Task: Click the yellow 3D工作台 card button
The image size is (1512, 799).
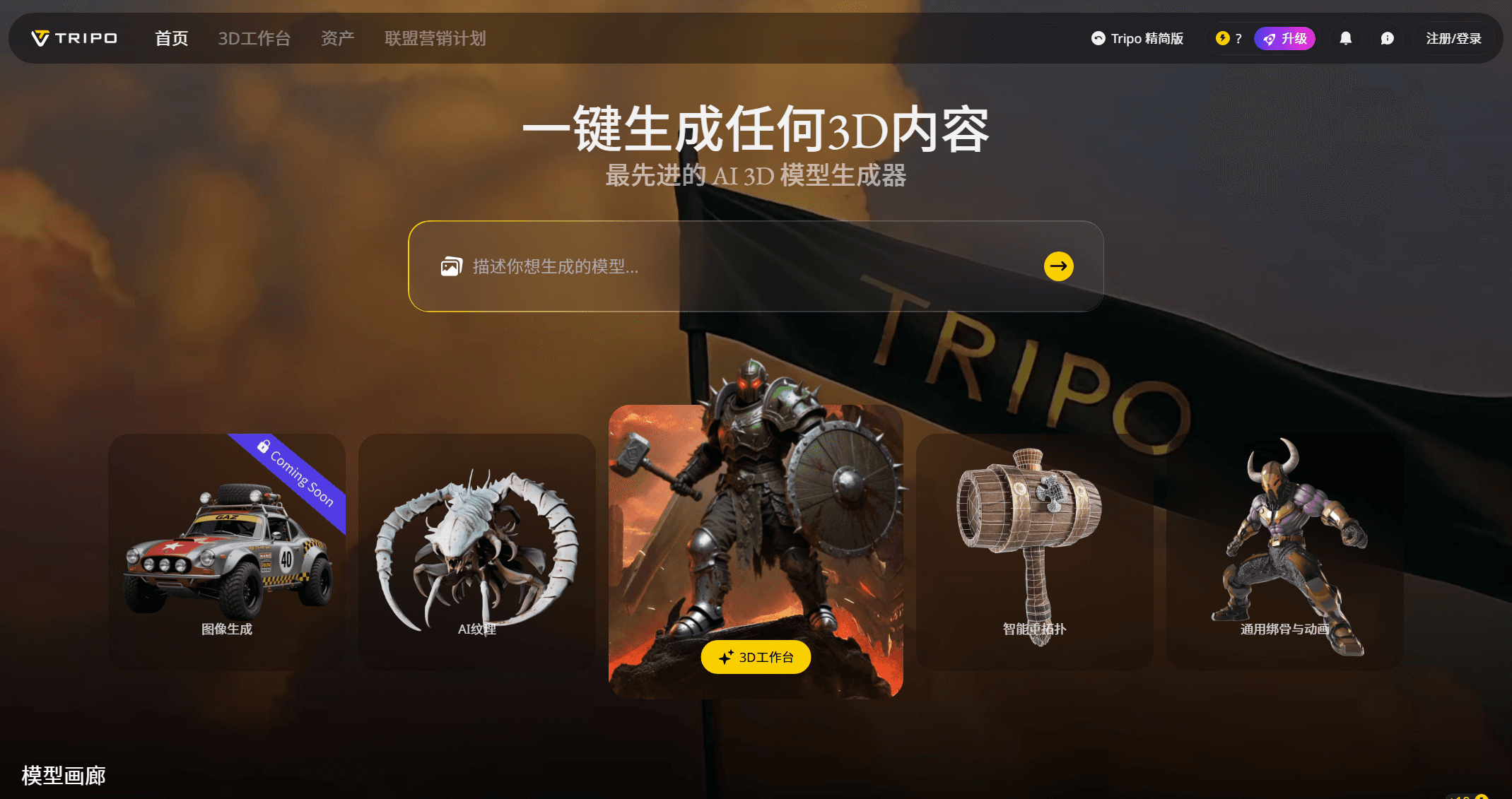Action: (756, 657)
